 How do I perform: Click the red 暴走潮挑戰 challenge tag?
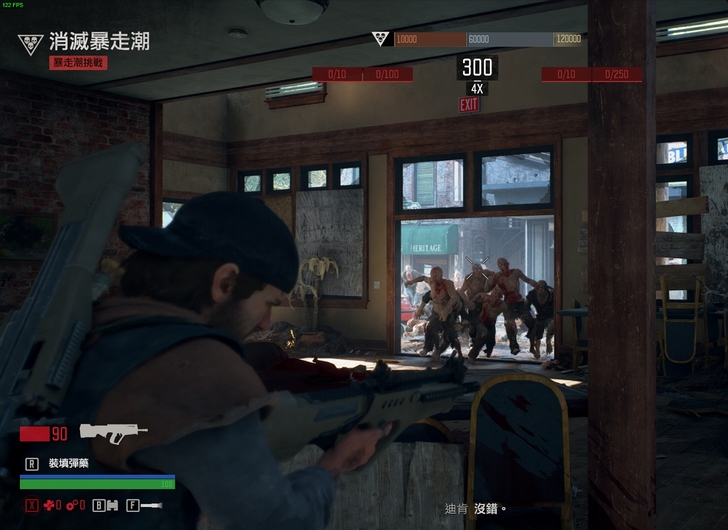[78, 62]
